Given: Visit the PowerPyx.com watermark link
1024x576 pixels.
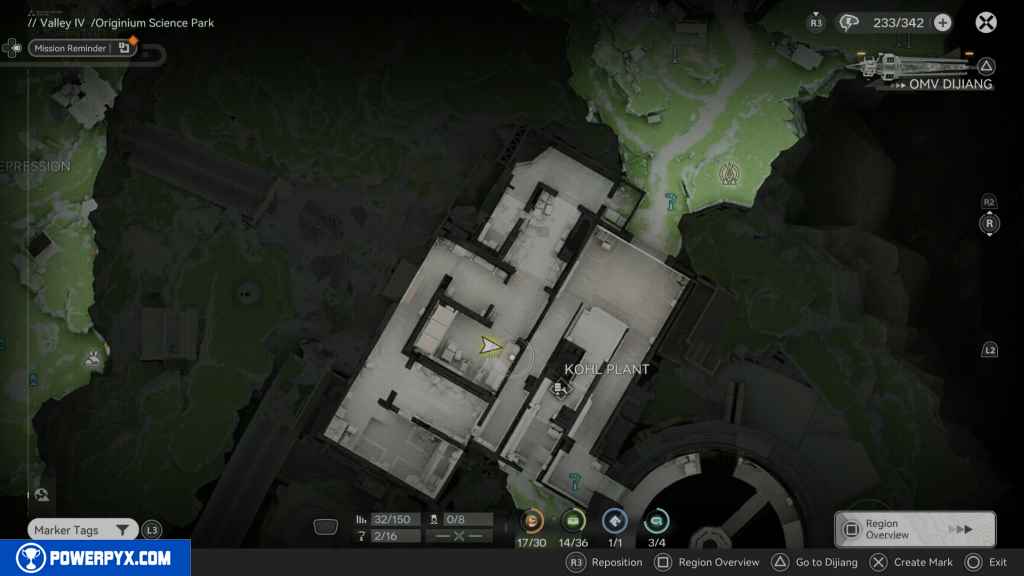Looking at the screenshot, I should click(x=95, y=558).
